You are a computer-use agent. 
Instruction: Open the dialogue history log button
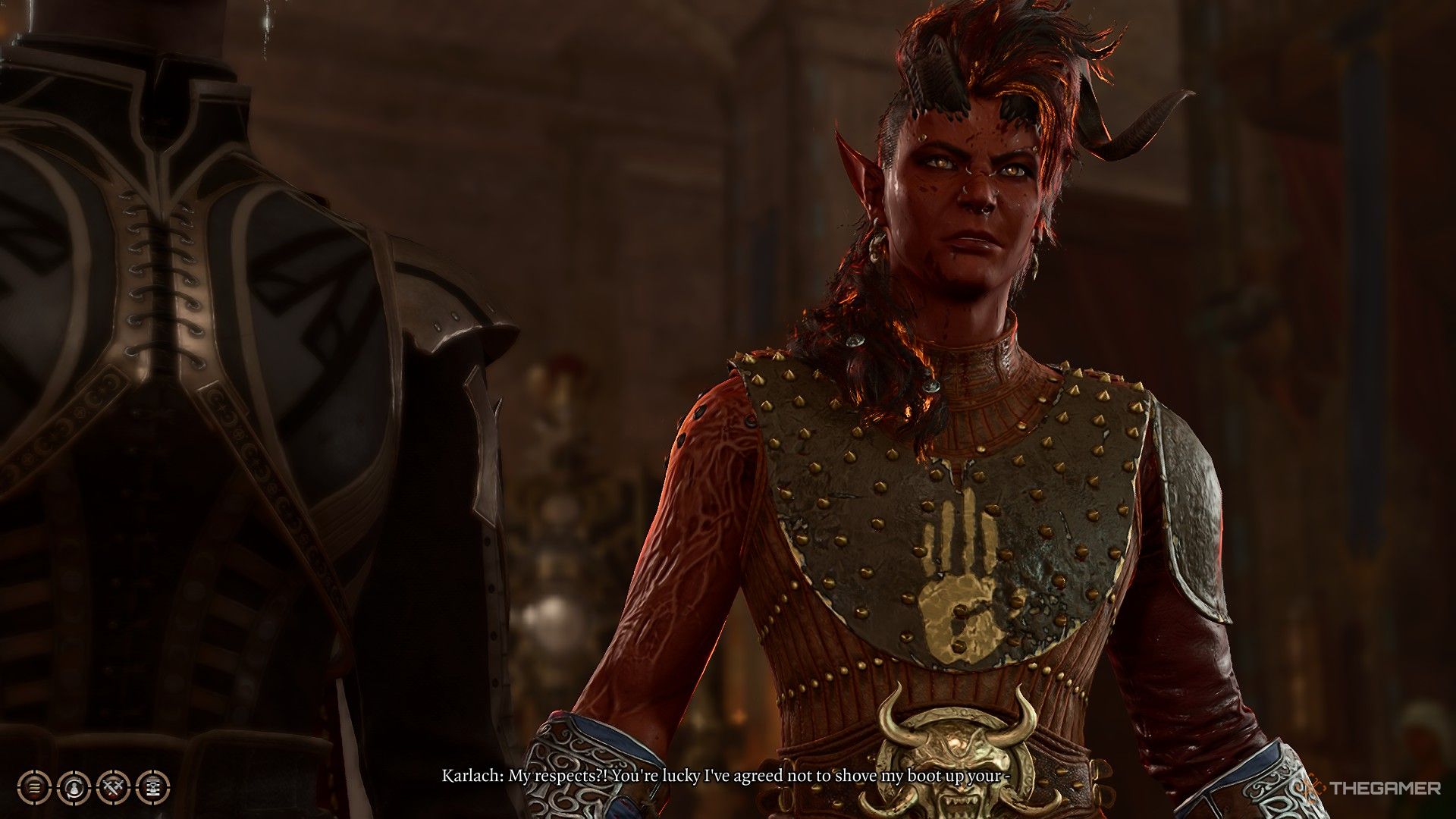35,788
